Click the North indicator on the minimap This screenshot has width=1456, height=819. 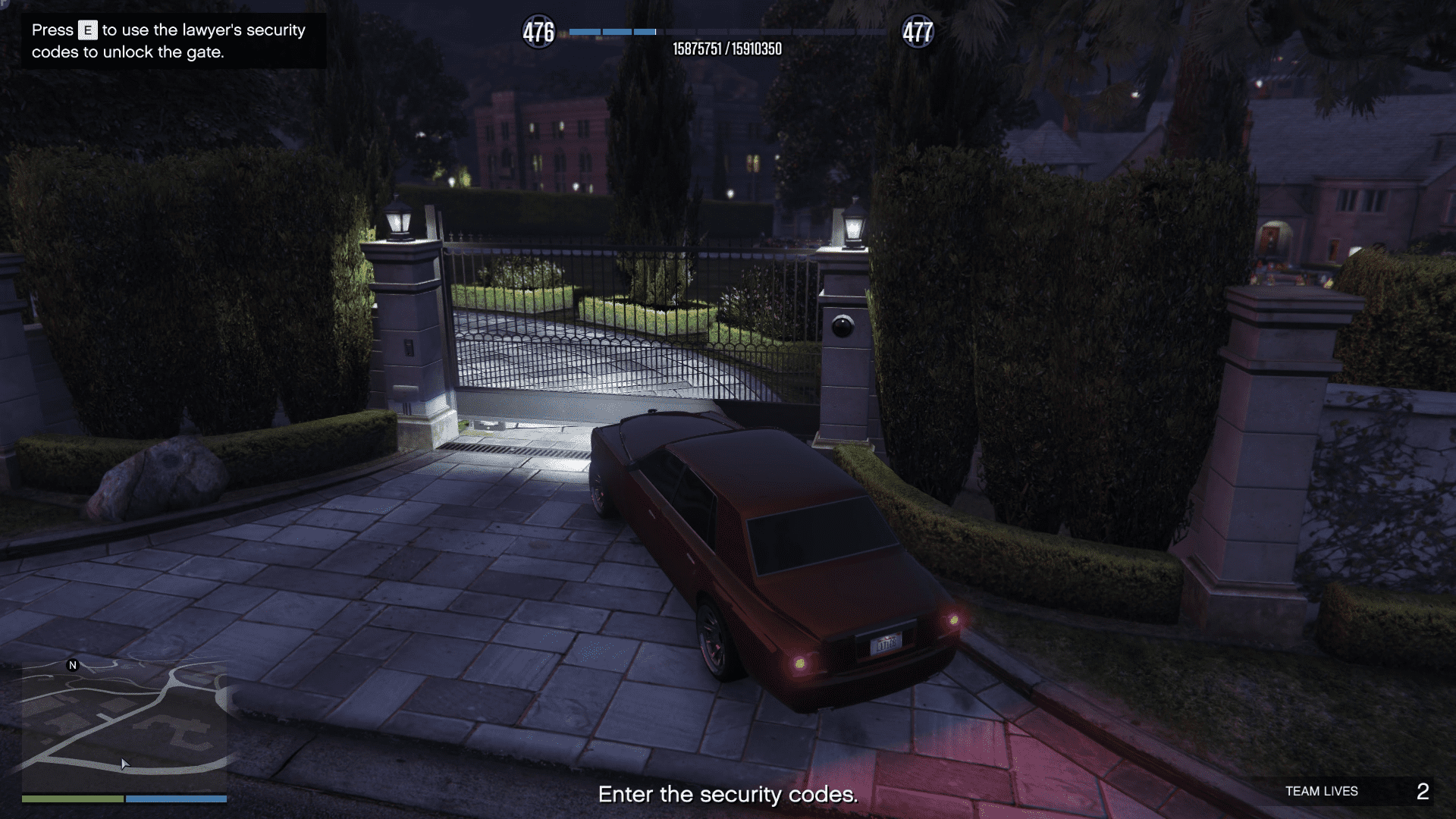click(72, 667)
